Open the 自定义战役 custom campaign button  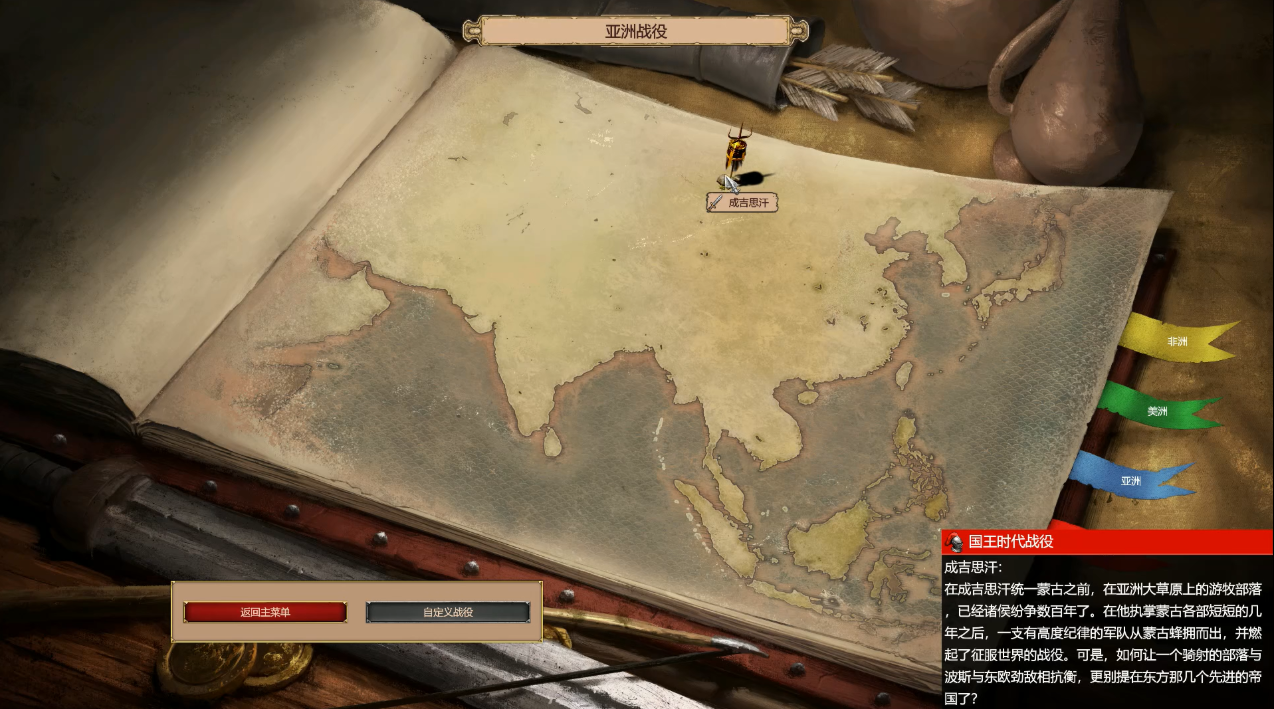point(447,612)
